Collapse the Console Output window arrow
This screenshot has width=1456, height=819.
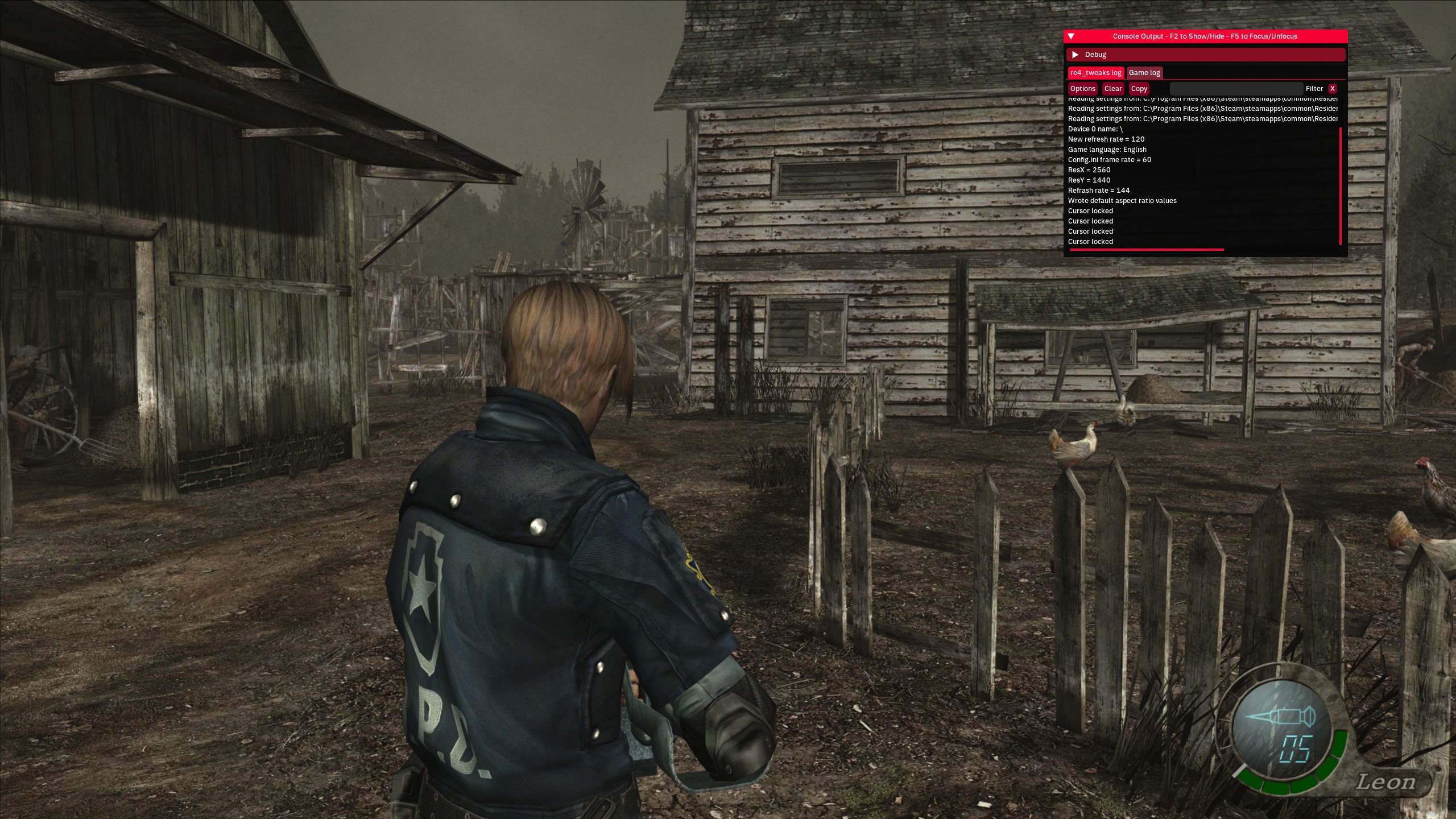(x=1071, y=36)
